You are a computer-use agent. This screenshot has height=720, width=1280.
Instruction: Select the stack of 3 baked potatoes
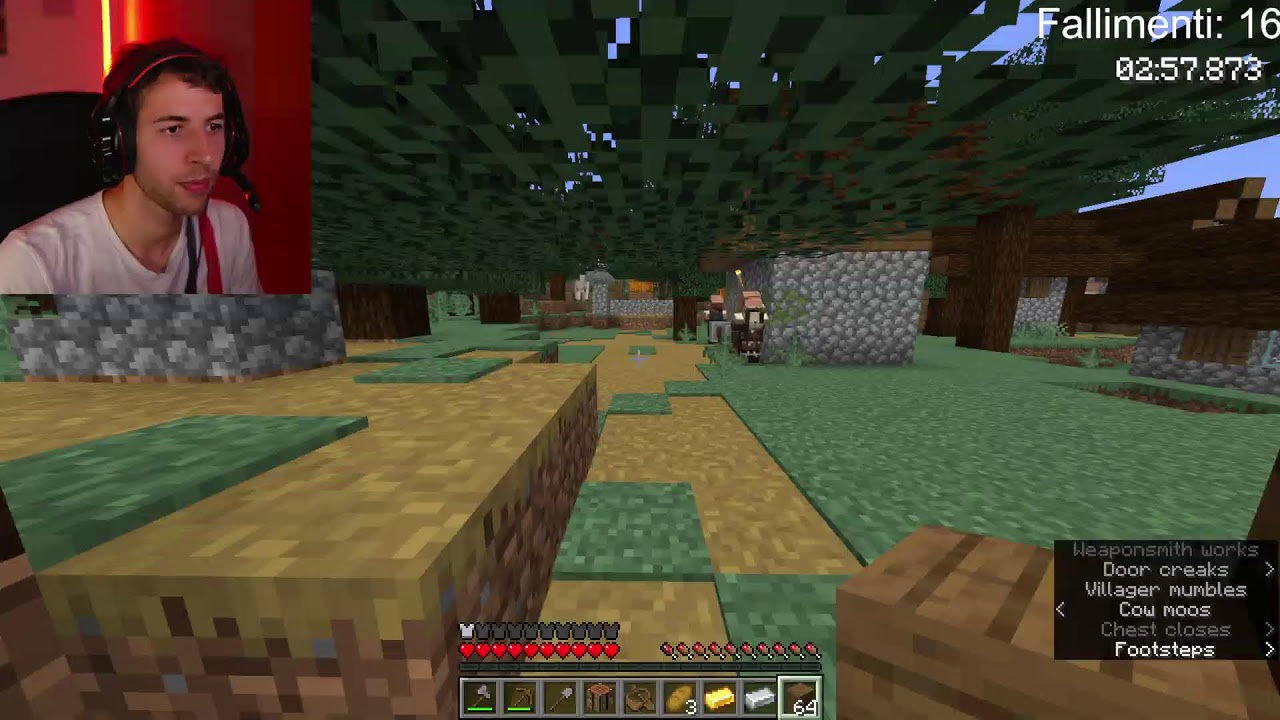[679, 696]
